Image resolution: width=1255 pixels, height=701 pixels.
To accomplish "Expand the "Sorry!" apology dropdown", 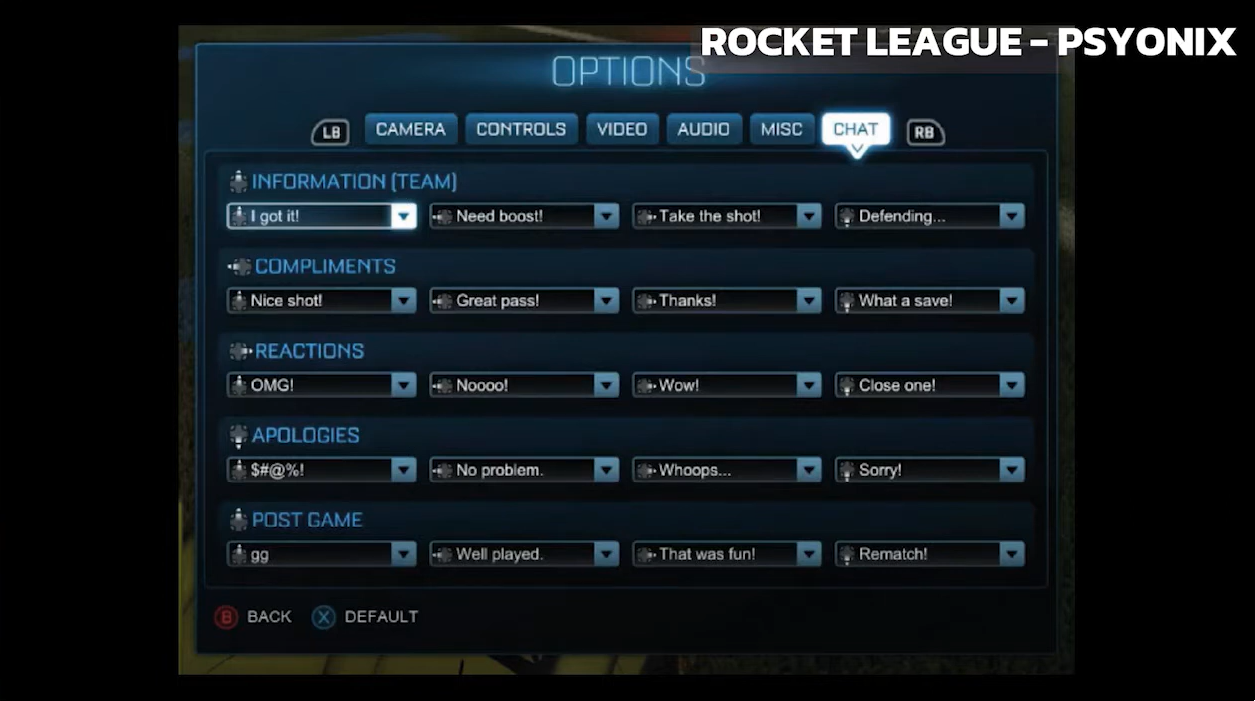I will (930, 470).
